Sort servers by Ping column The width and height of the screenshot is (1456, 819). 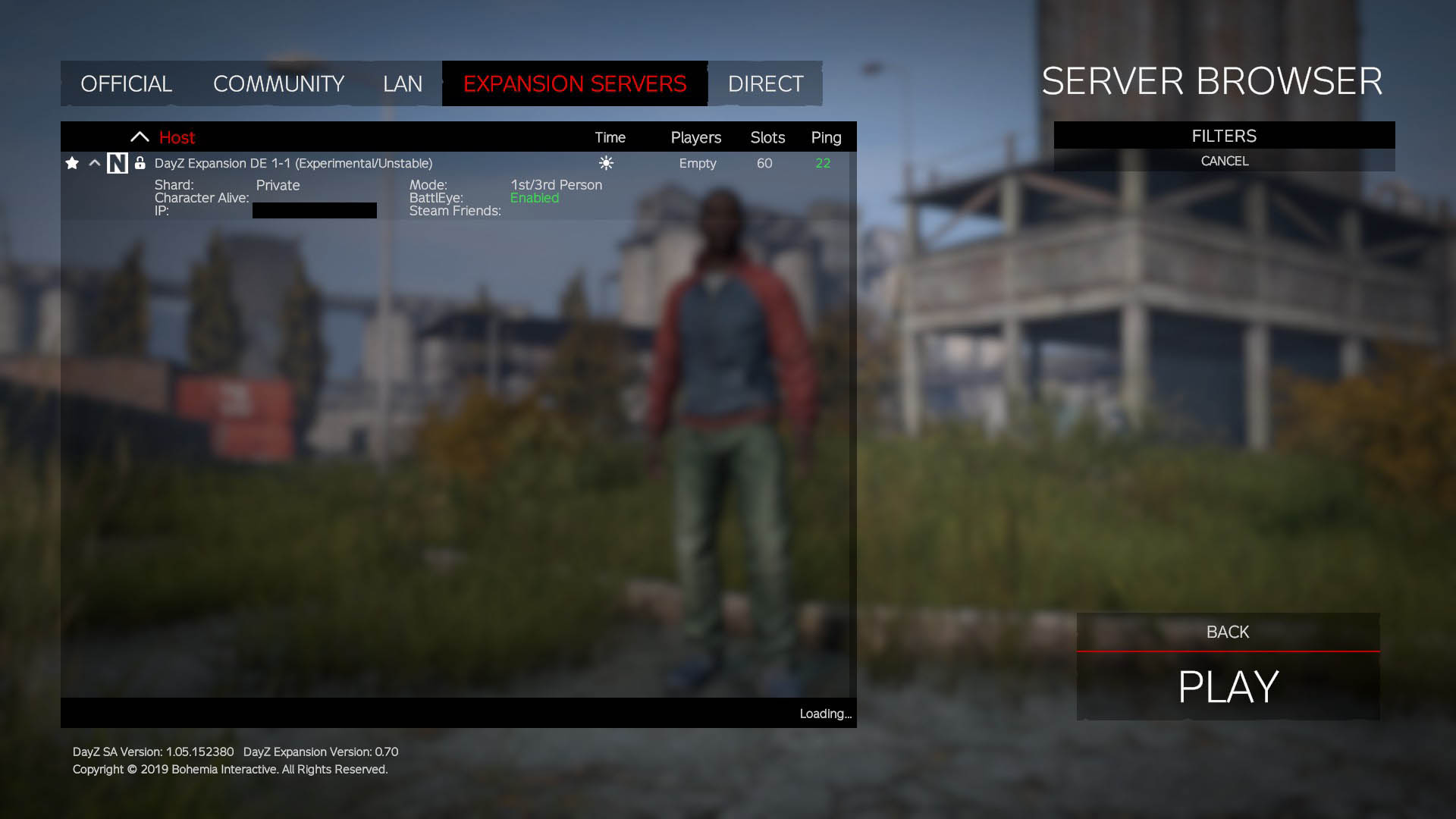[826, 137]
